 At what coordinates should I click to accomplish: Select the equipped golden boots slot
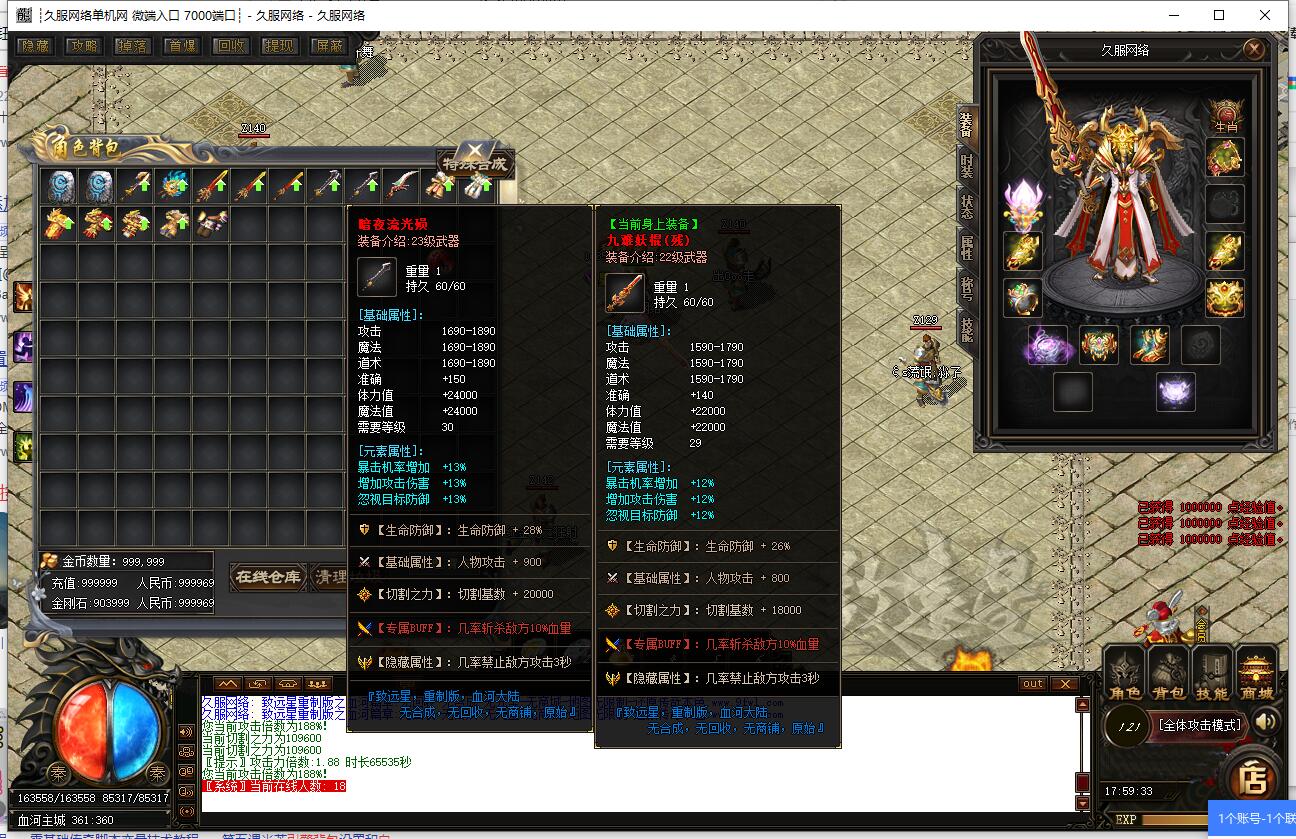coord(1149,345)
